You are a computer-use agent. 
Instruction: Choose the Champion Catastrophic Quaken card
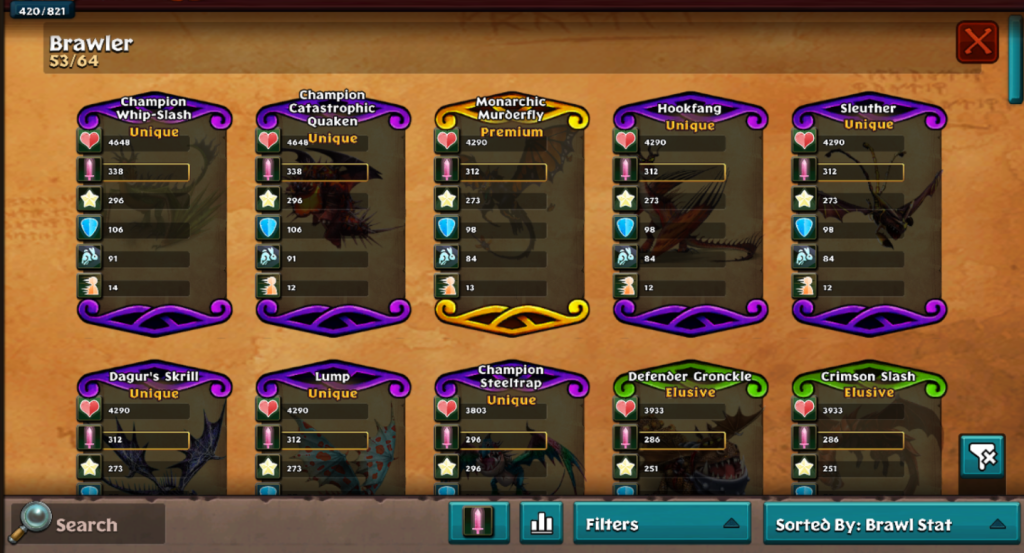[332, 213]
